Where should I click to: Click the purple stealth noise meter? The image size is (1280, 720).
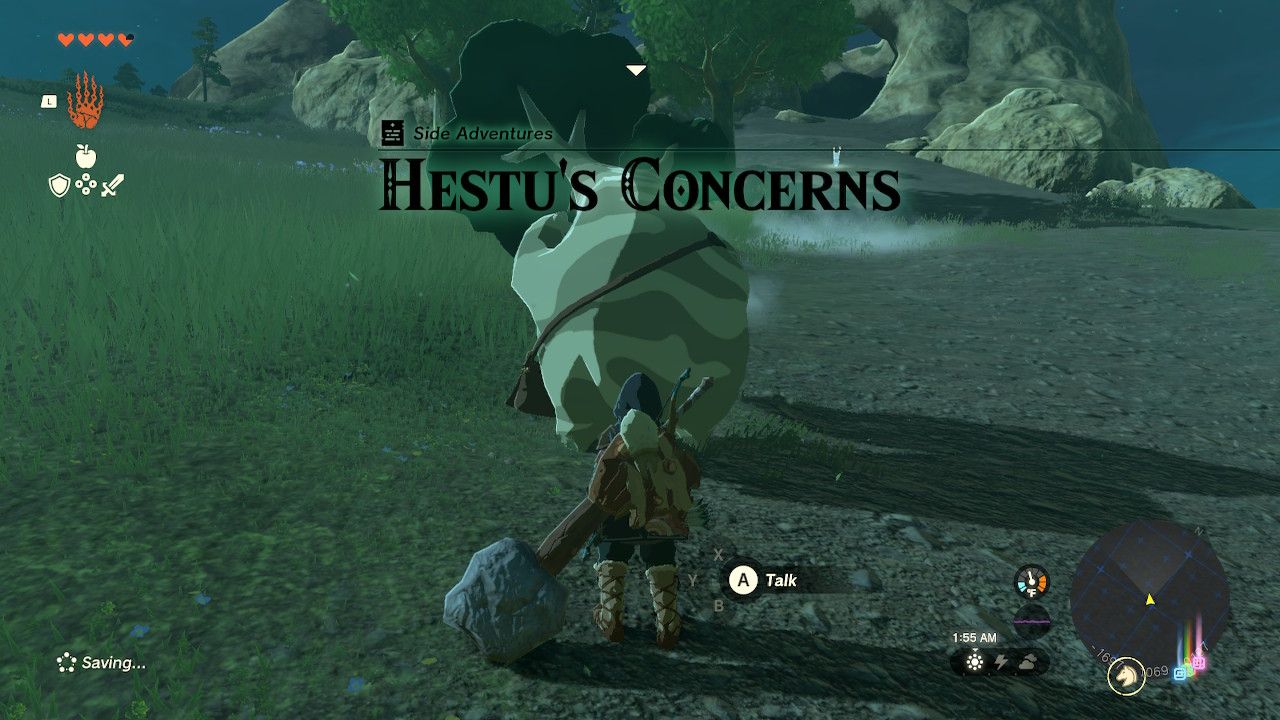point(1033,622)
